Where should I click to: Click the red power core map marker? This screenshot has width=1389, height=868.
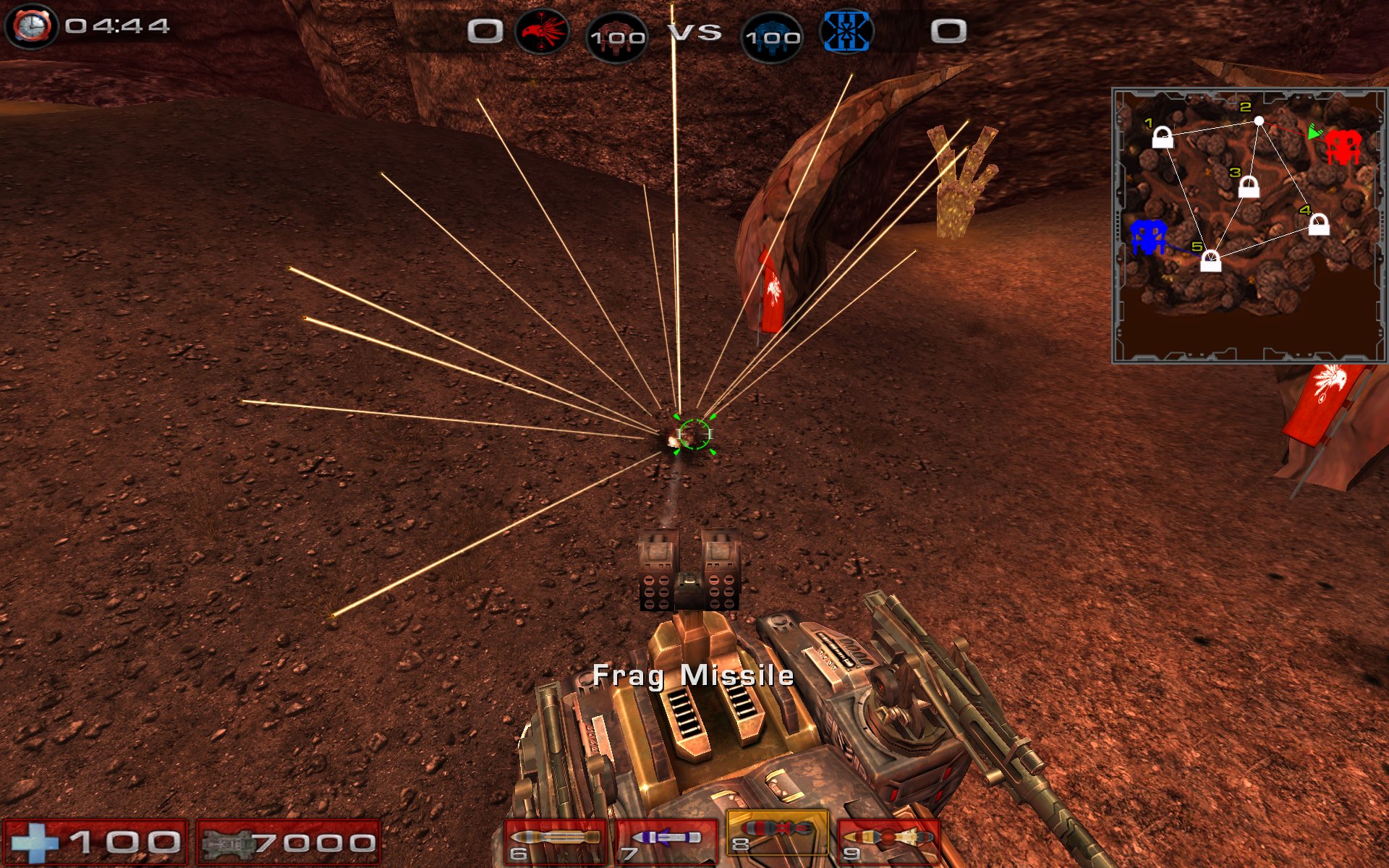(x=1343, y=147)
